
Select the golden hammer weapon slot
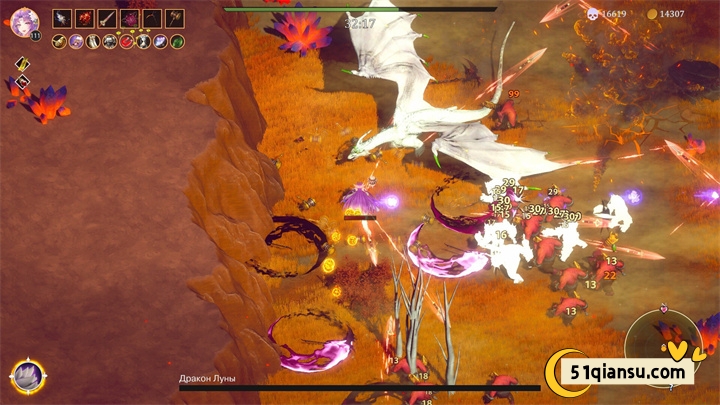pyautogui.click(x=175, y=18)
